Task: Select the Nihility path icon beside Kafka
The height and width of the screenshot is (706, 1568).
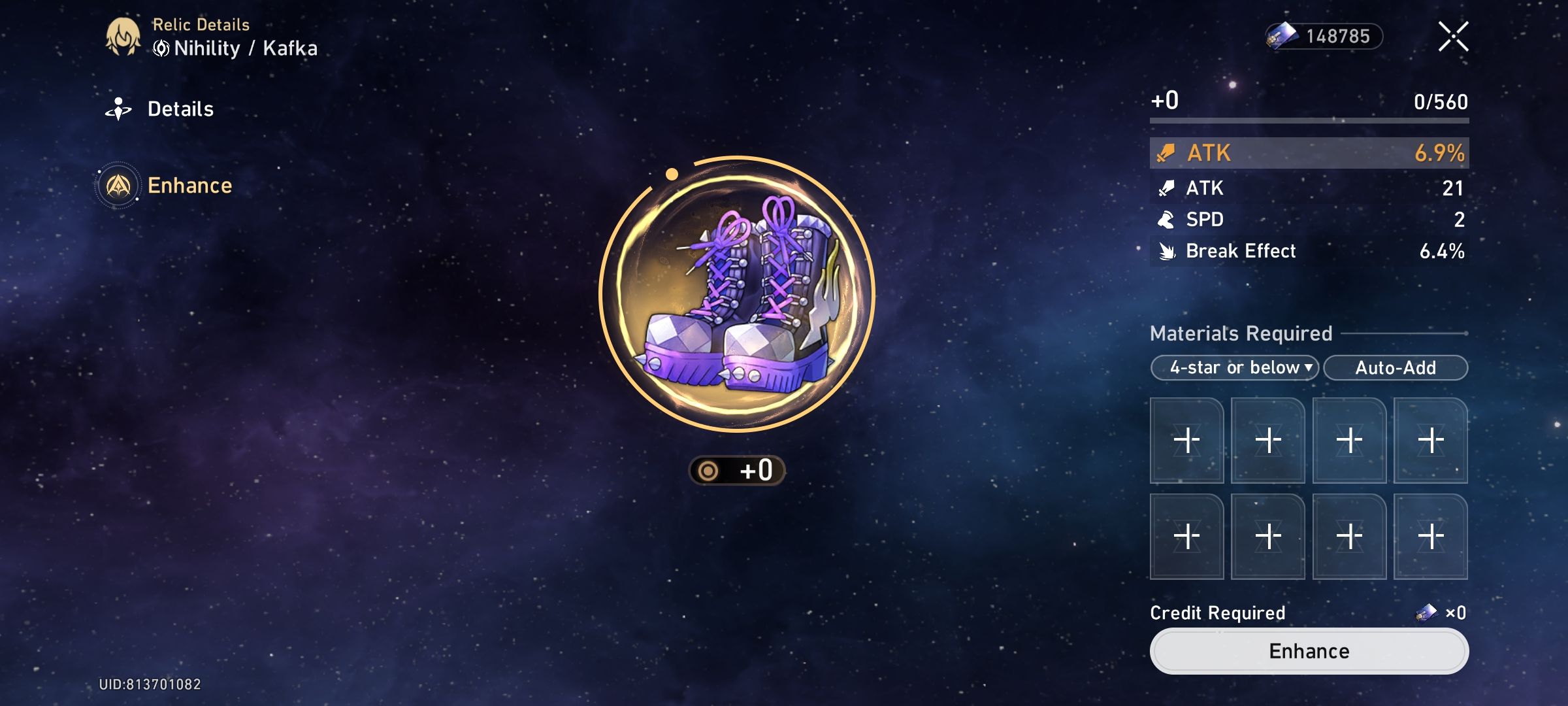Action: click(x=160, y=47)
